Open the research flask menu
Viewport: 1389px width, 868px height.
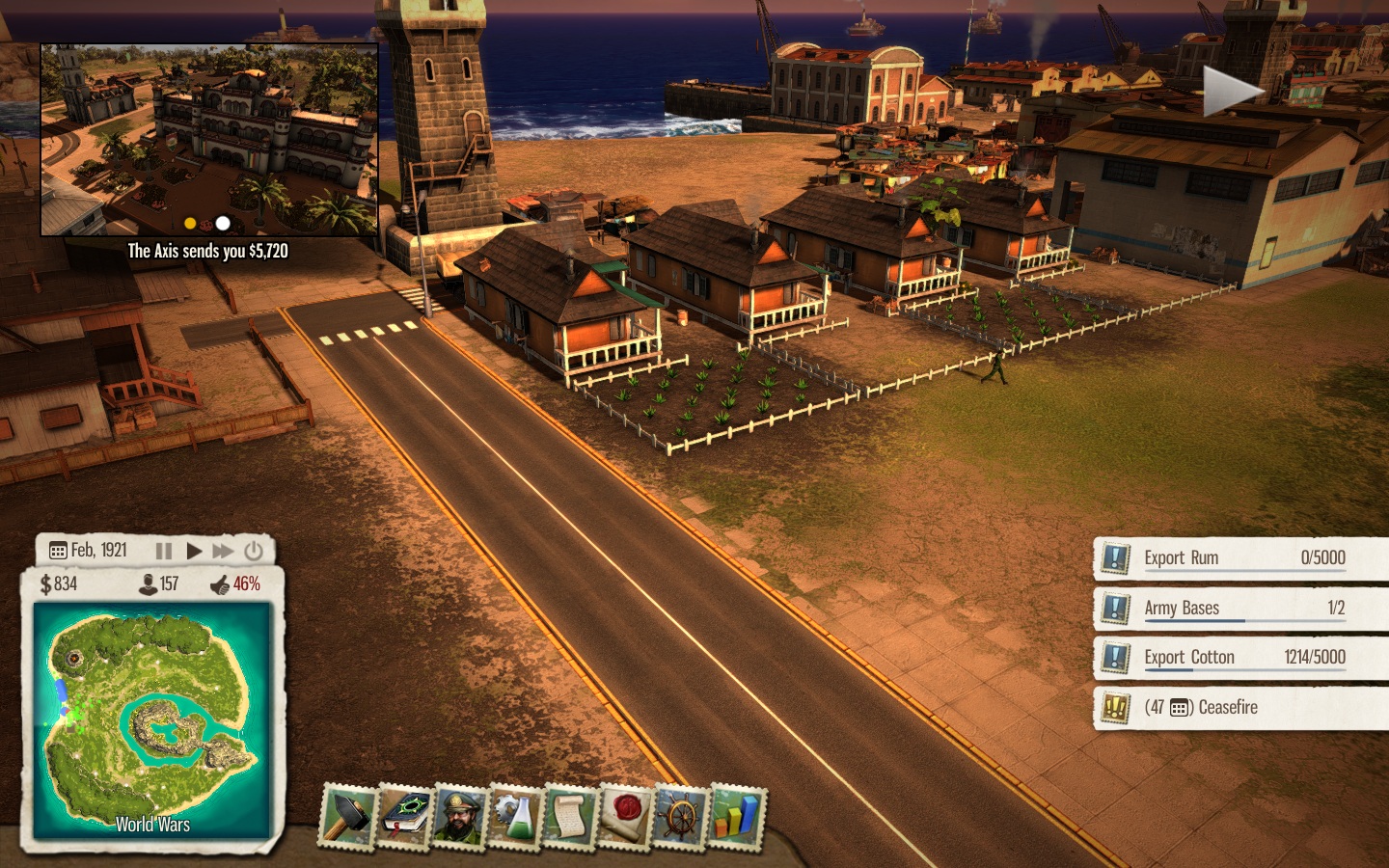coord(515,817)
